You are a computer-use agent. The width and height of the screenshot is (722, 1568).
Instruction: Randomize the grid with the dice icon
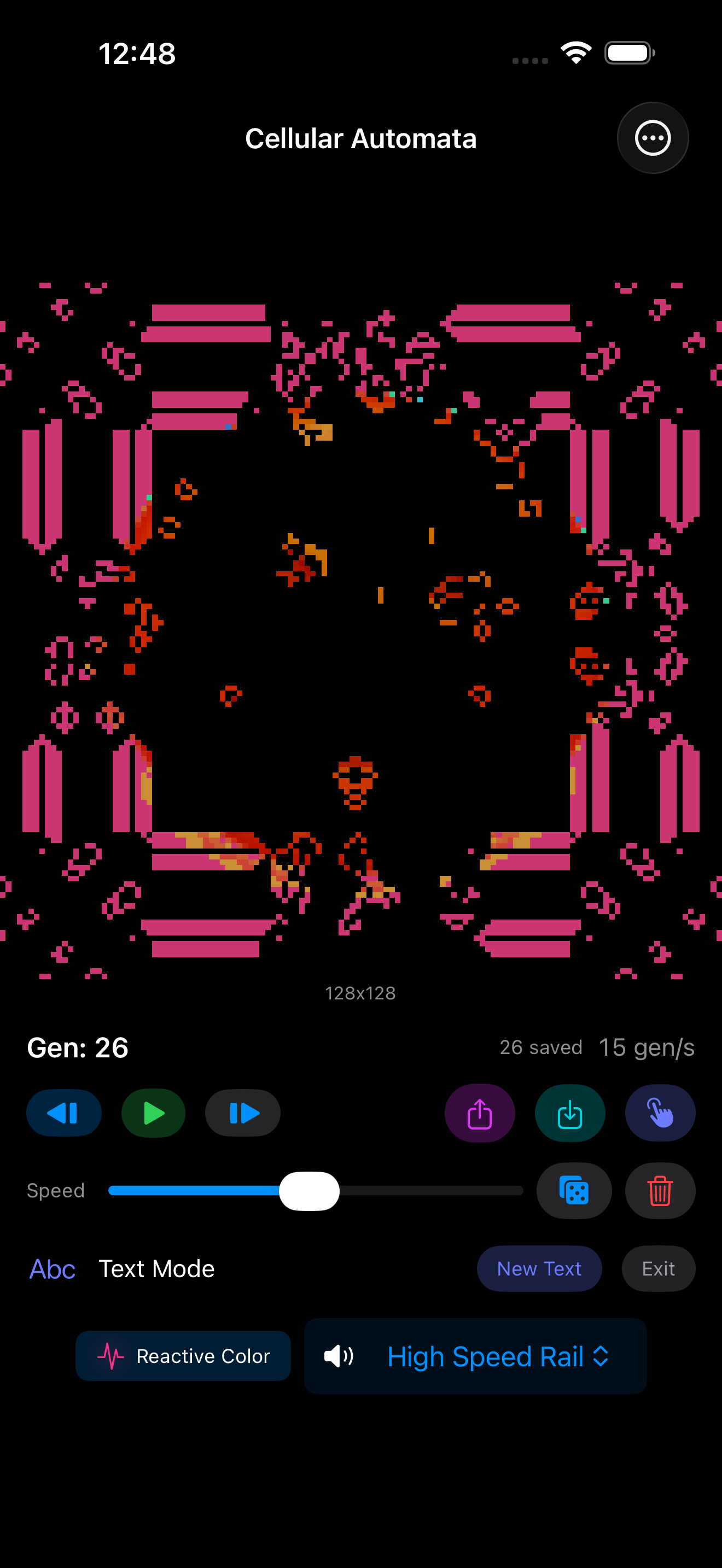click(x=573, y=1191)
